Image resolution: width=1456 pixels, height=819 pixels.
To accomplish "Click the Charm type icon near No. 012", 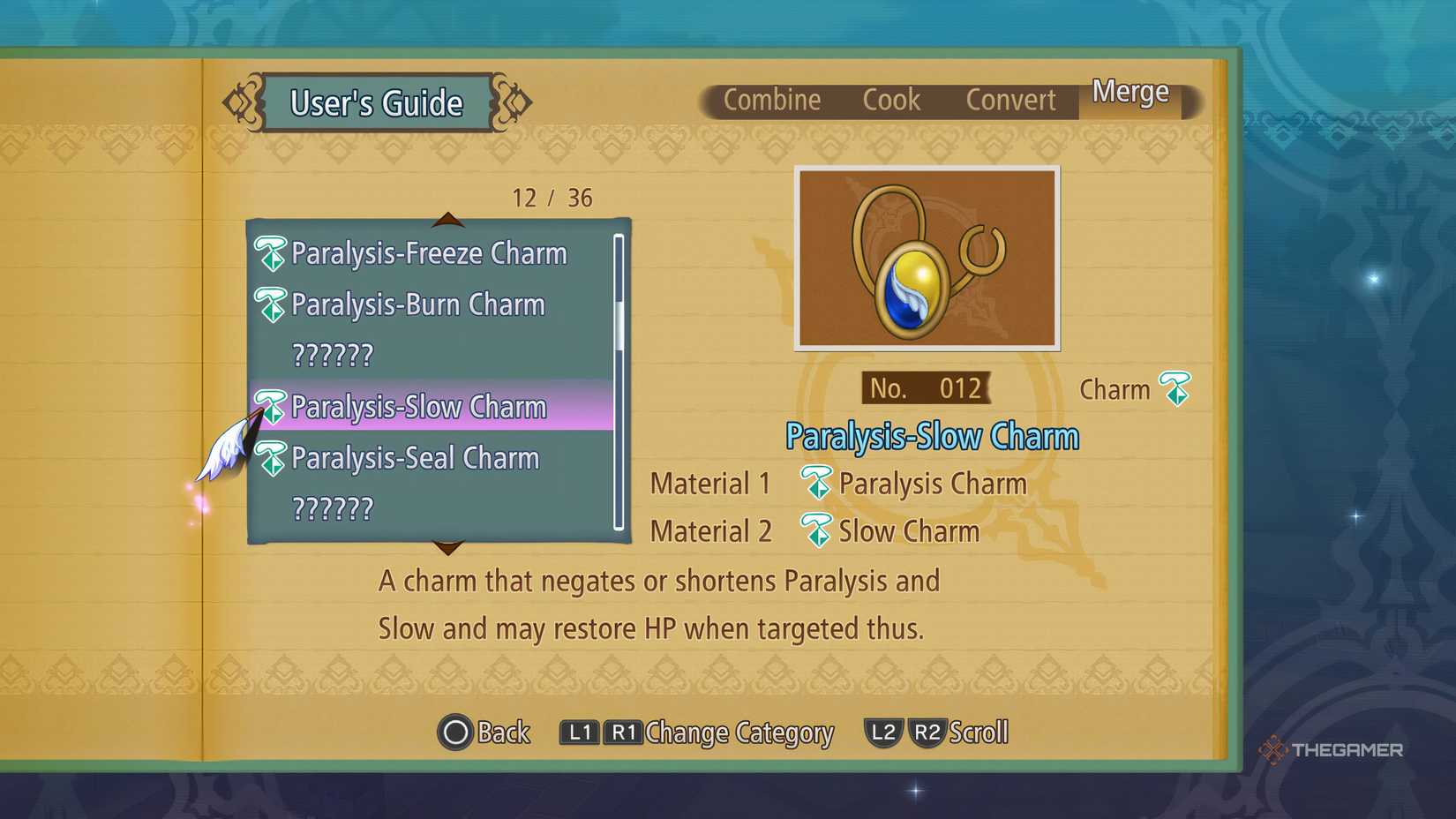I will pos(1174,389).
